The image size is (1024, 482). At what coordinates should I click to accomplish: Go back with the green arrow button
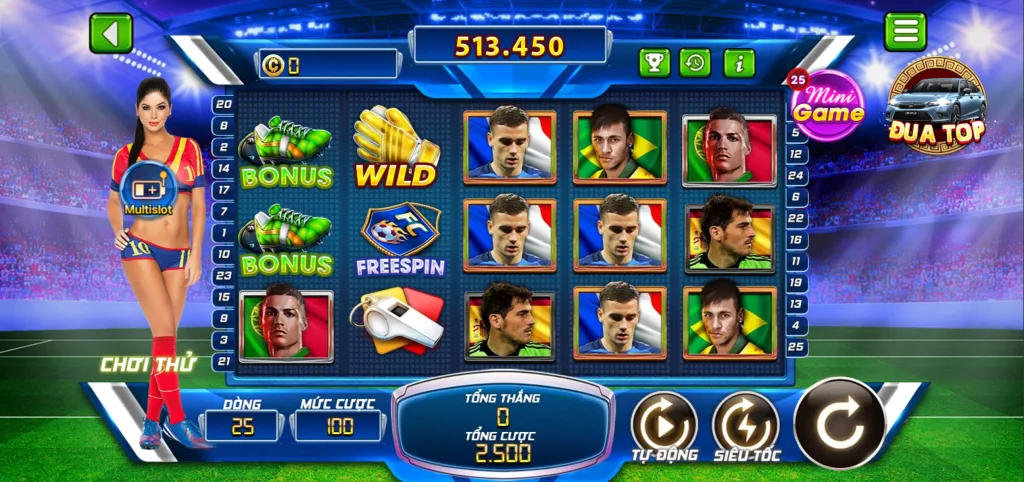point(110,33)
